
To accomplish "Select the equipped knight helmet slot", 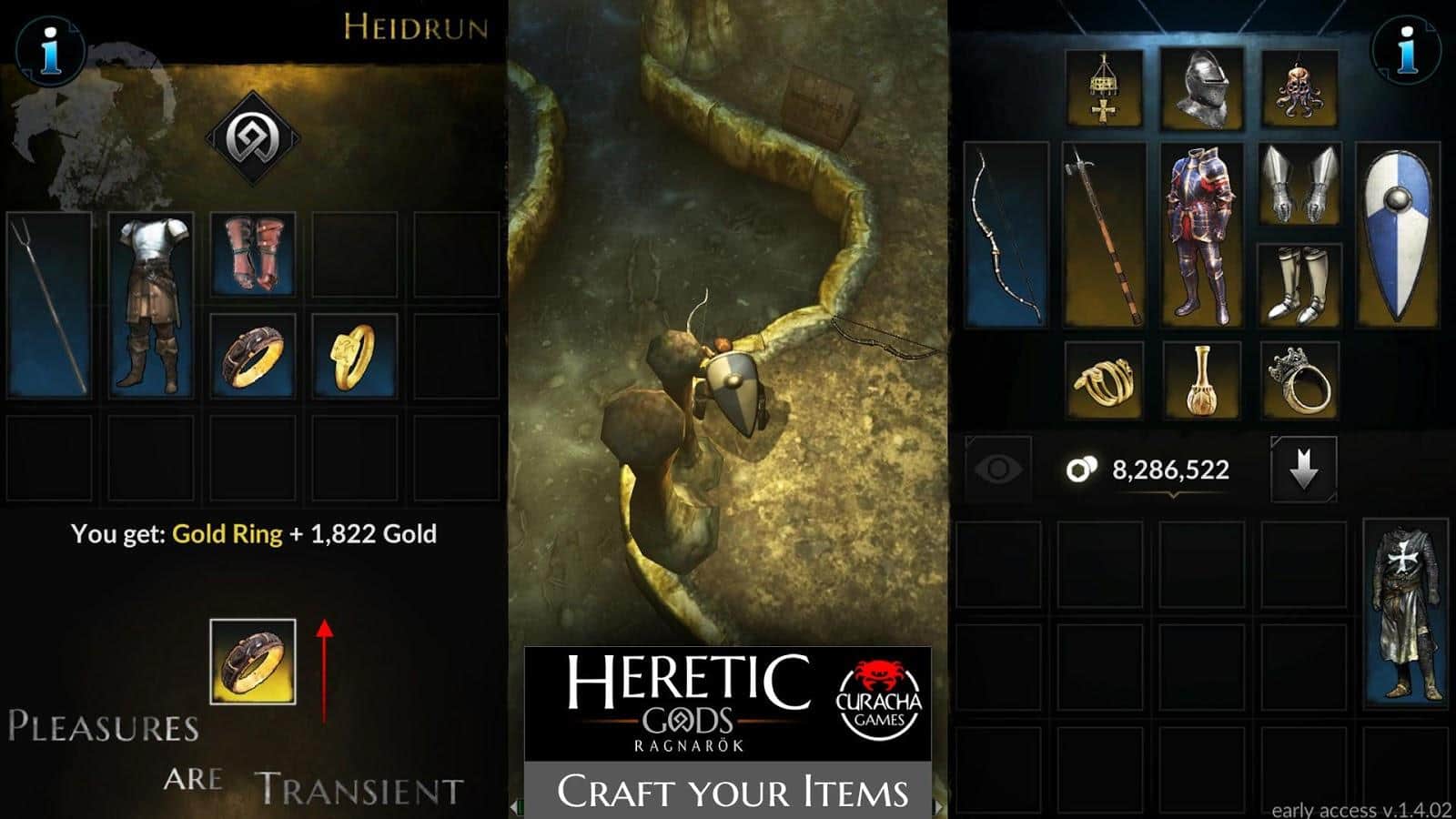I will click(x=1201, y=89).
